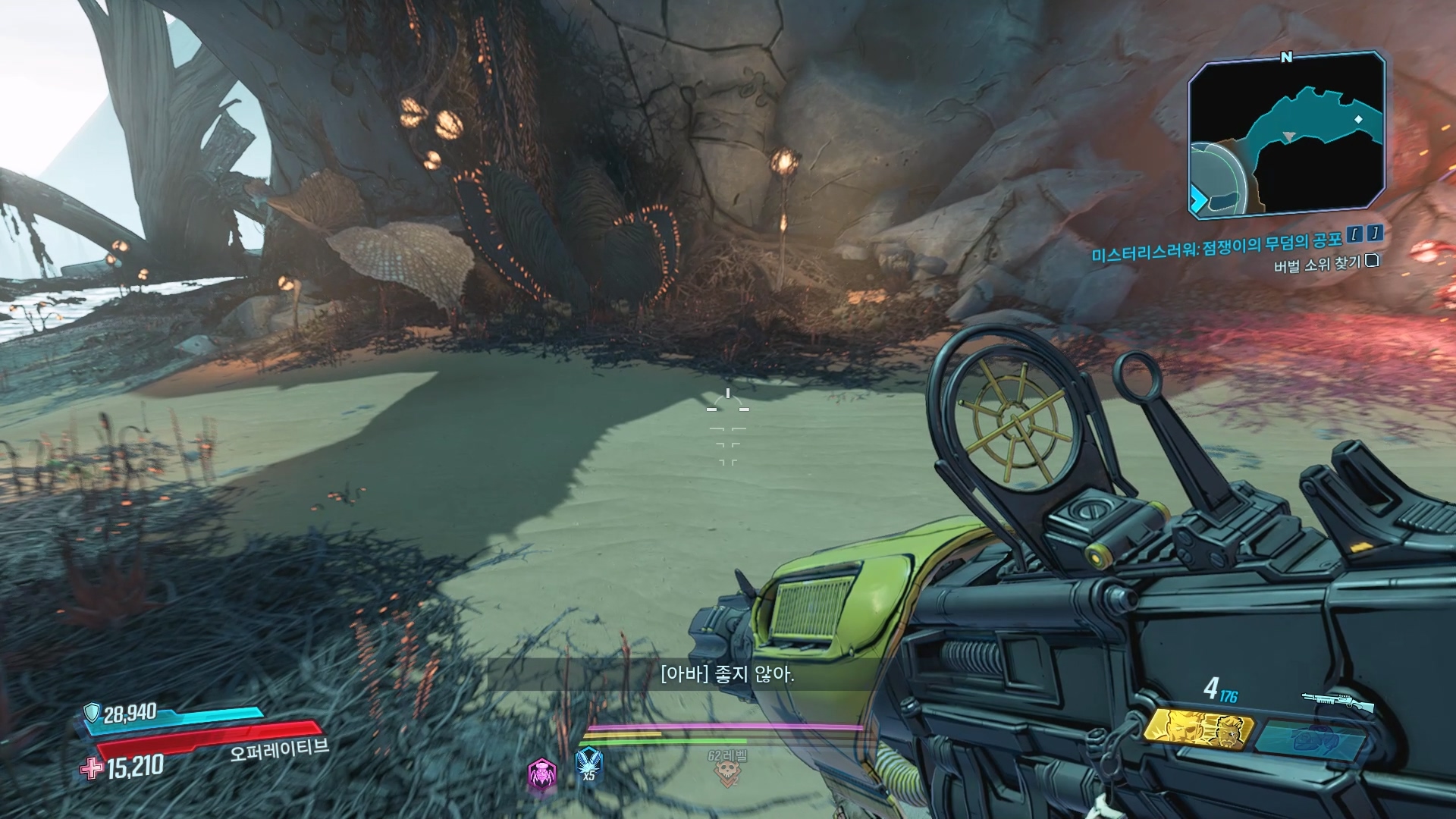Inspect the blue x5 stack buff icon

[588, 764]
